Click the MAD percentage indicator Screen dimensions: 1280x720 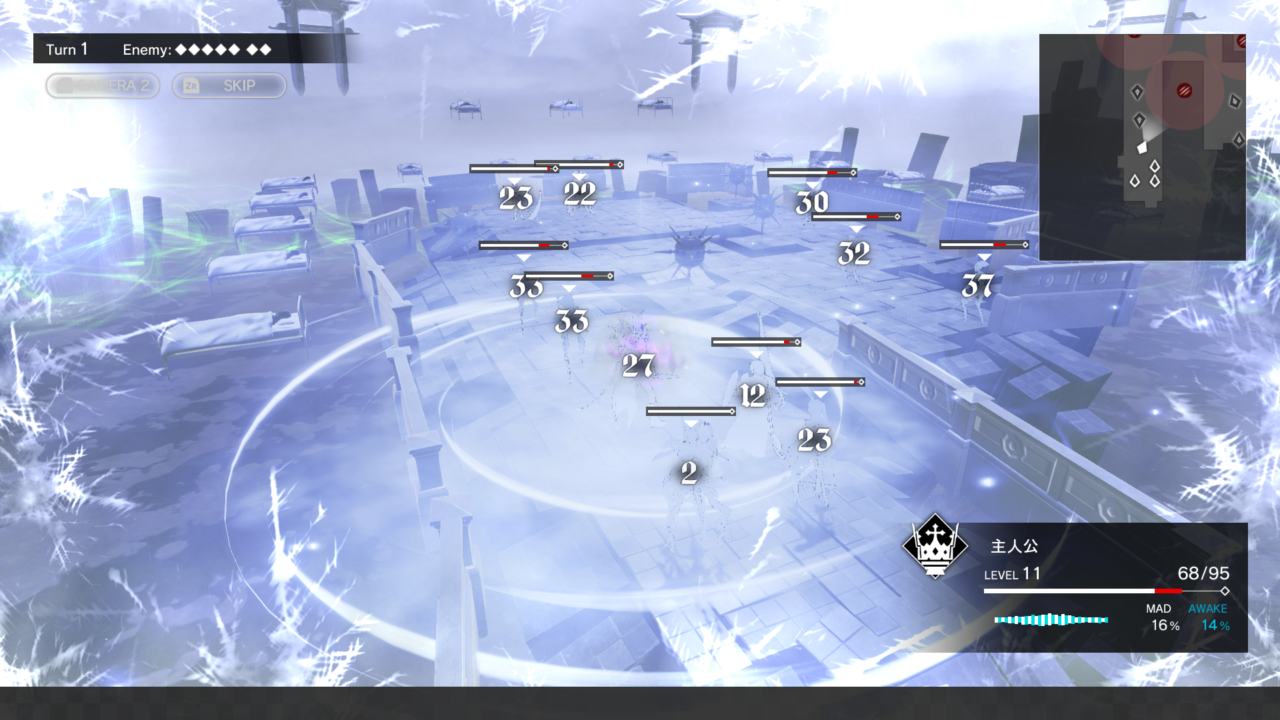[1165, 617]
